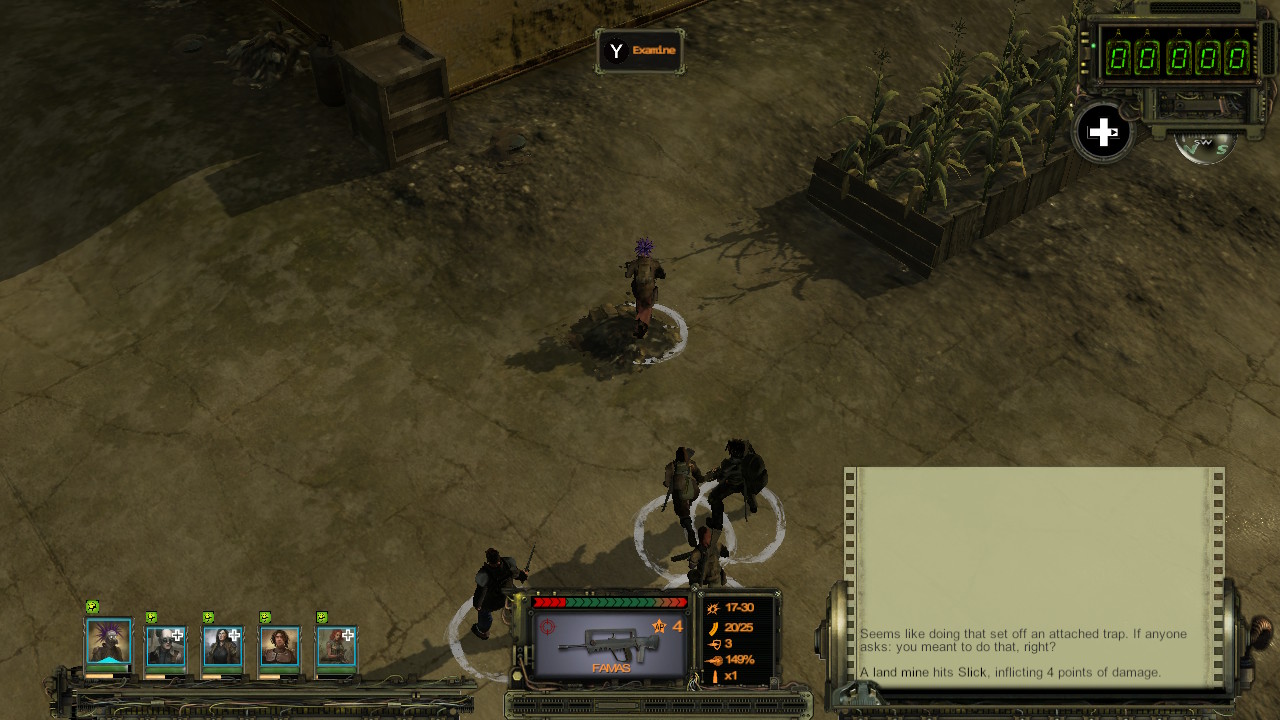Switch to the curly-haired ranger portrait
The width and height of the screenshot is (1280, 720).
click(279, 647)
